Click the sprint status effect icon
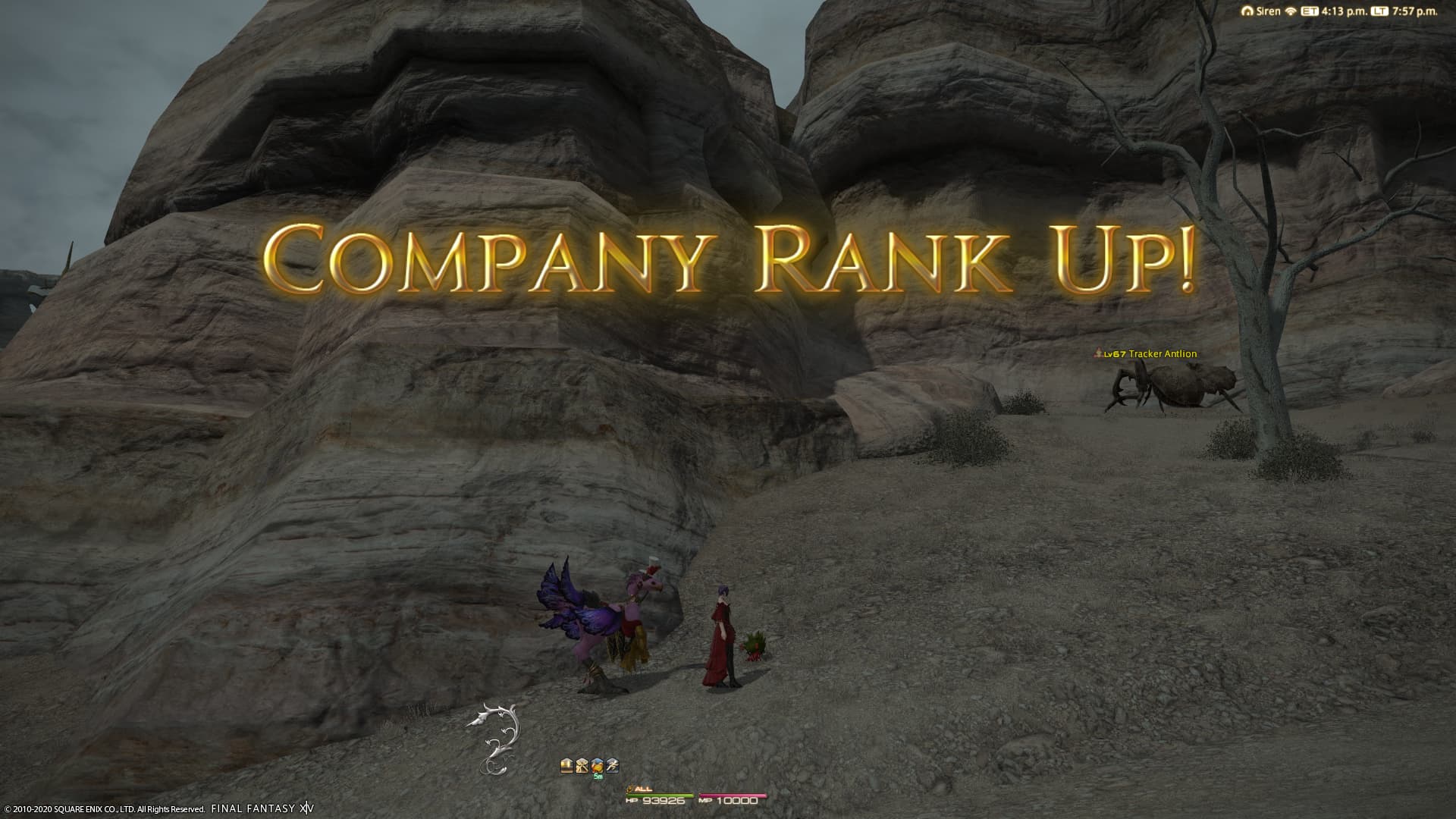The height and width of the screenshot is (819, 1456). click(613, 766)
